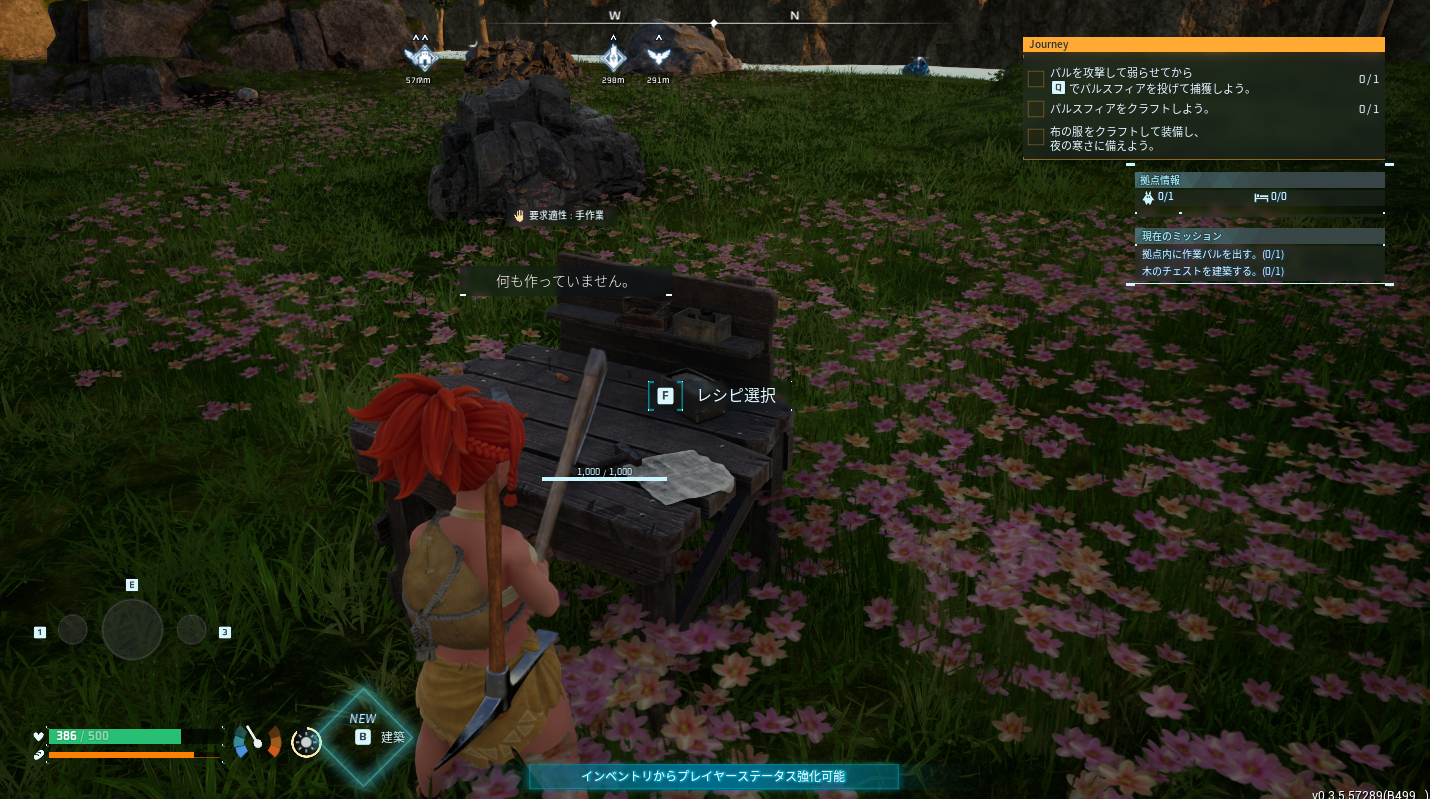Click the temperature gauge icon
The height and width of the screenshot is (799, 1430).
[x=257, y=741]
